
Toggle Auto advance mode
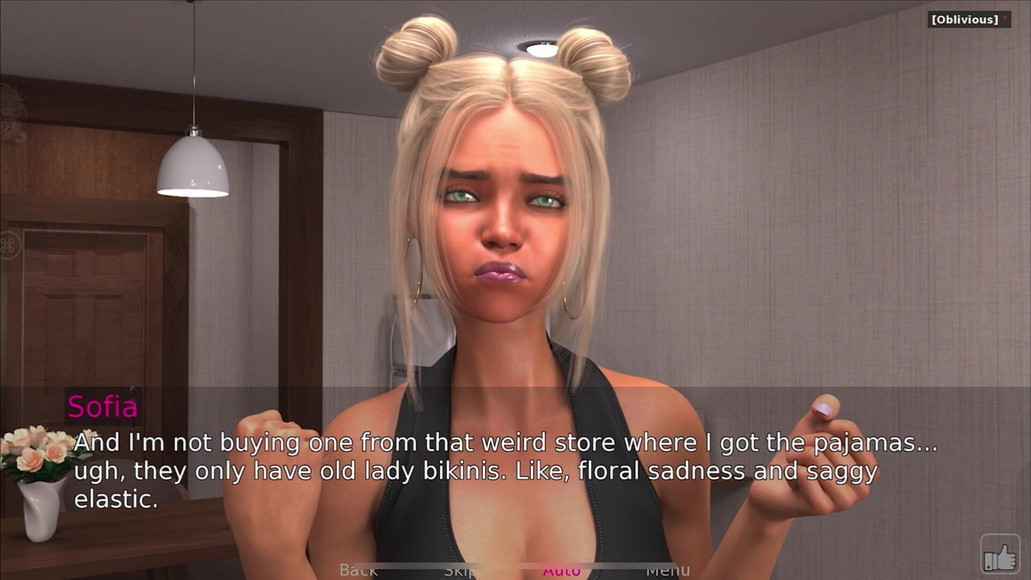(562, 571)
